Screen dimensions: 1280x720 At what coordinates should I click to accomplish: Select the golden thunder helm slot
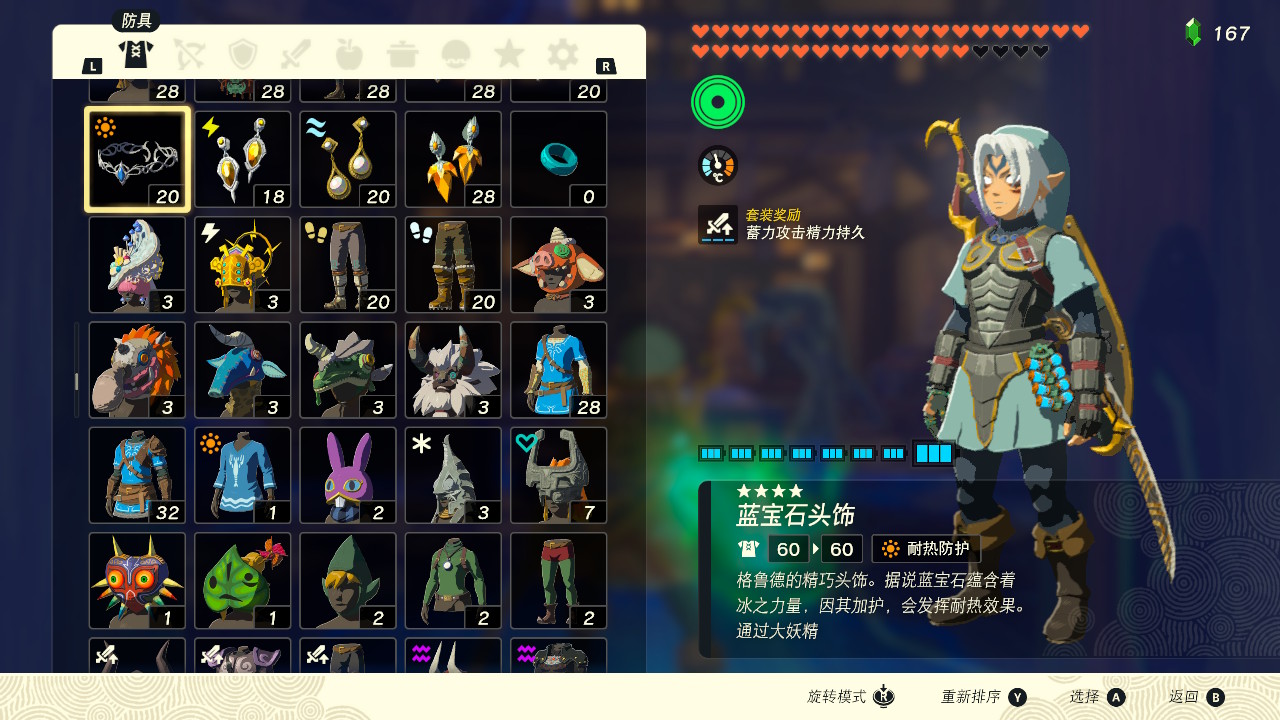[x=243, y=265]
